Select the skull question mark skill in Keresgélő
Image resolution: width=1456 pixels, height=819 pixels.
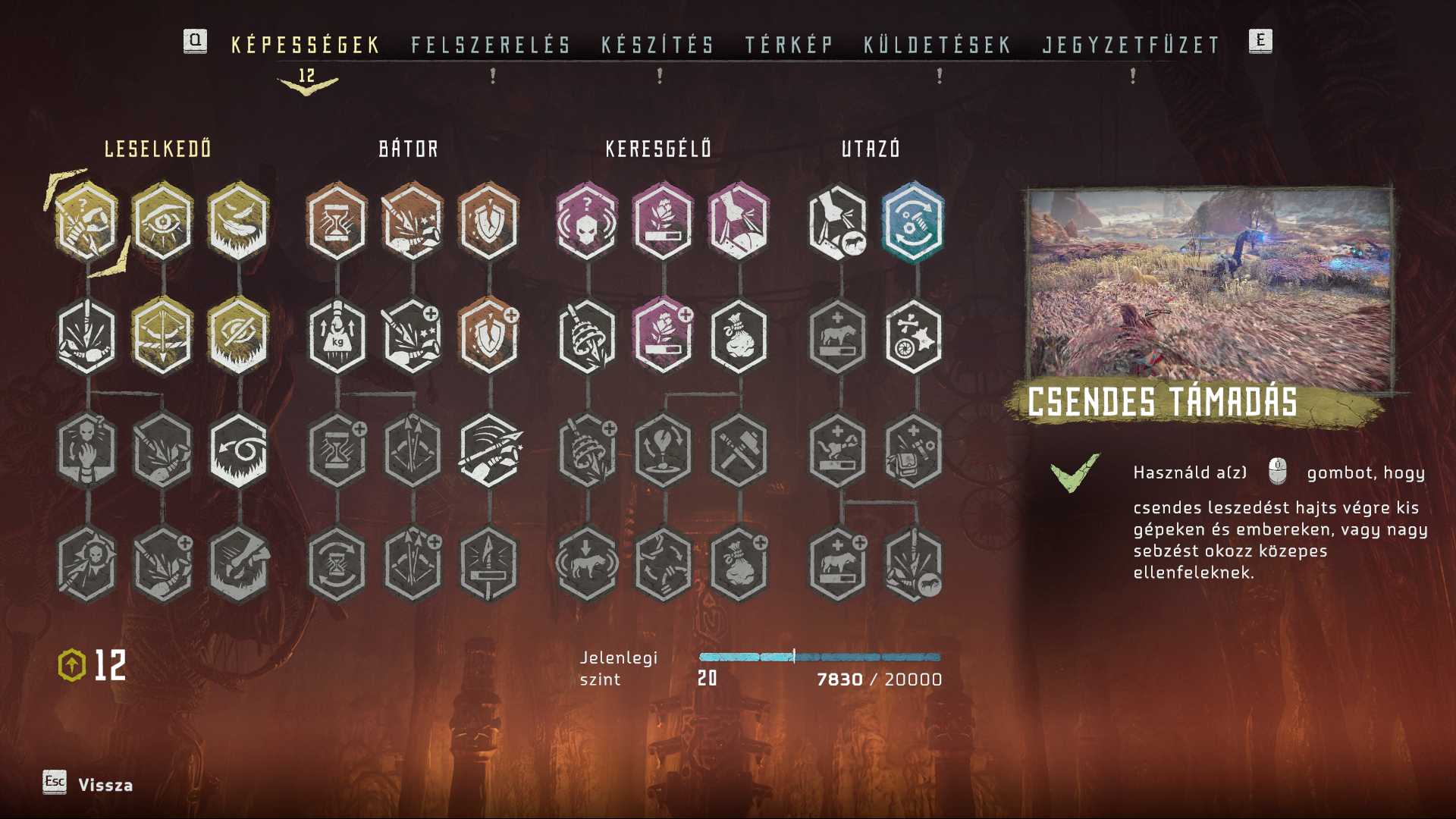[x=586, y=221]
